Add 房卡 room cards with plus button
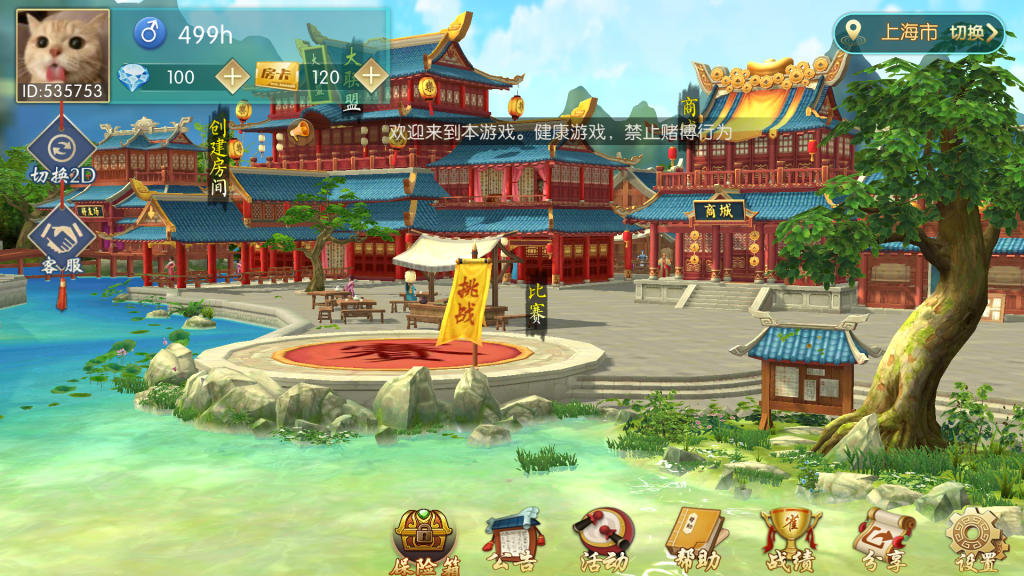The height and width of the screenshot is (576, 1024). (371, 76)
